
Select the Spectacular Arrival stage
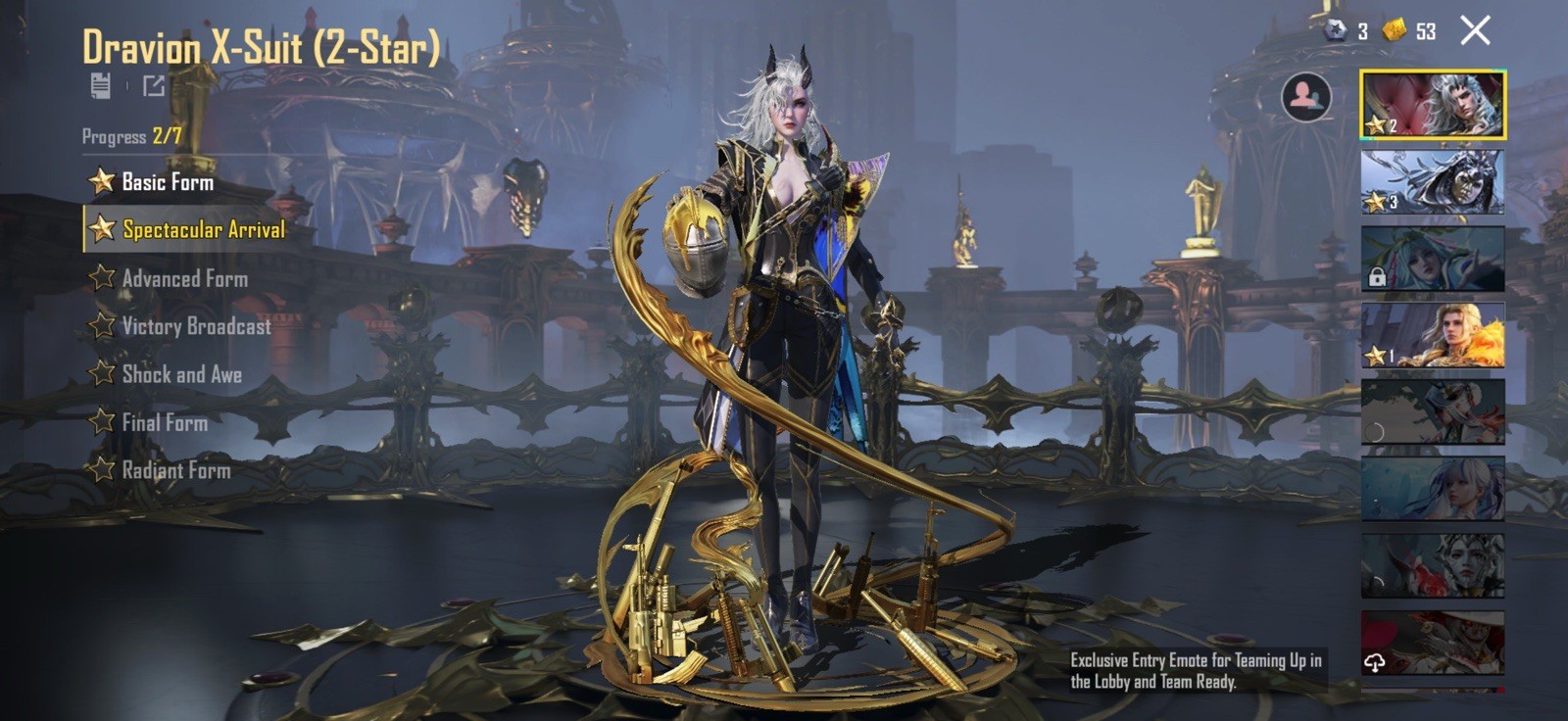[x=202, y=229]
